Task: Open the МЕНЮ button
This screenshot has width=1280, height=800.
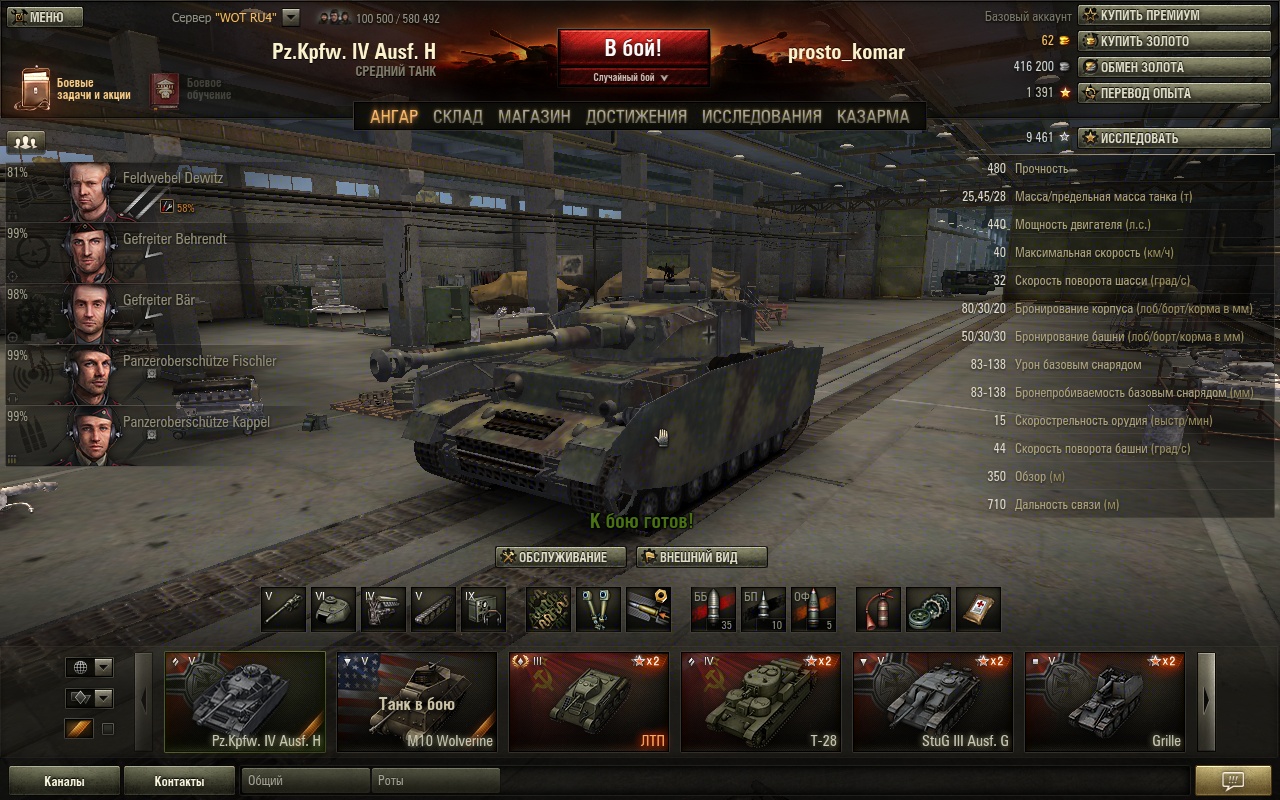Action: 44,17
